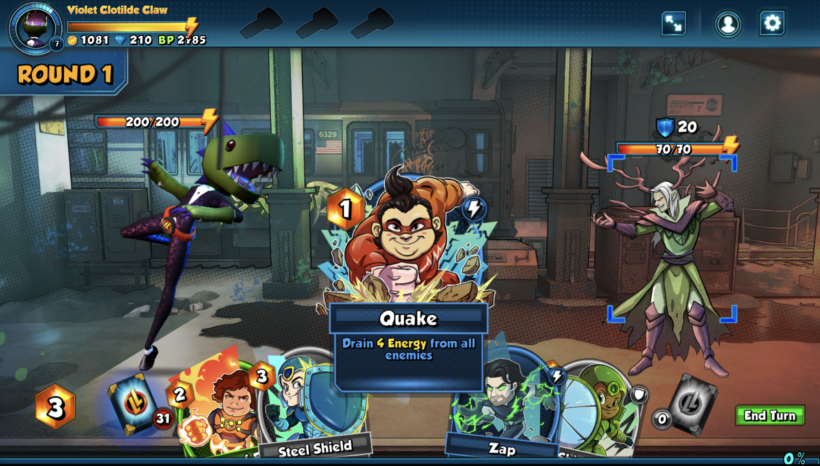
Task: Click Violet Clotilde Claw's avatar portrait
Action: (34, 25)
